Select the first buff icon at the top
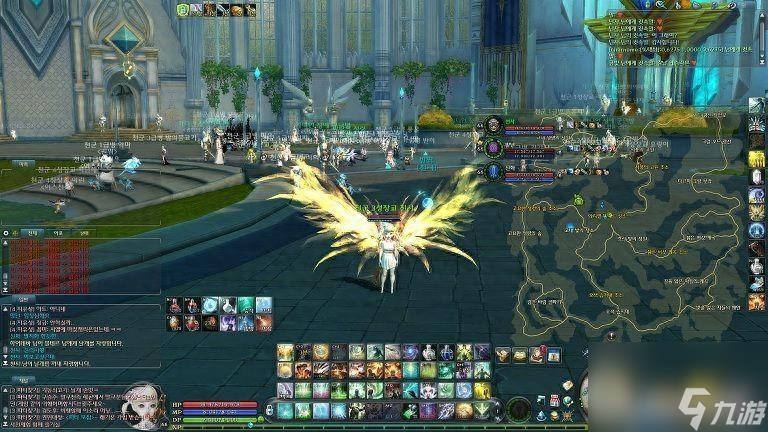768x432 pixels. pyautogui.click(x=183, y=10)
